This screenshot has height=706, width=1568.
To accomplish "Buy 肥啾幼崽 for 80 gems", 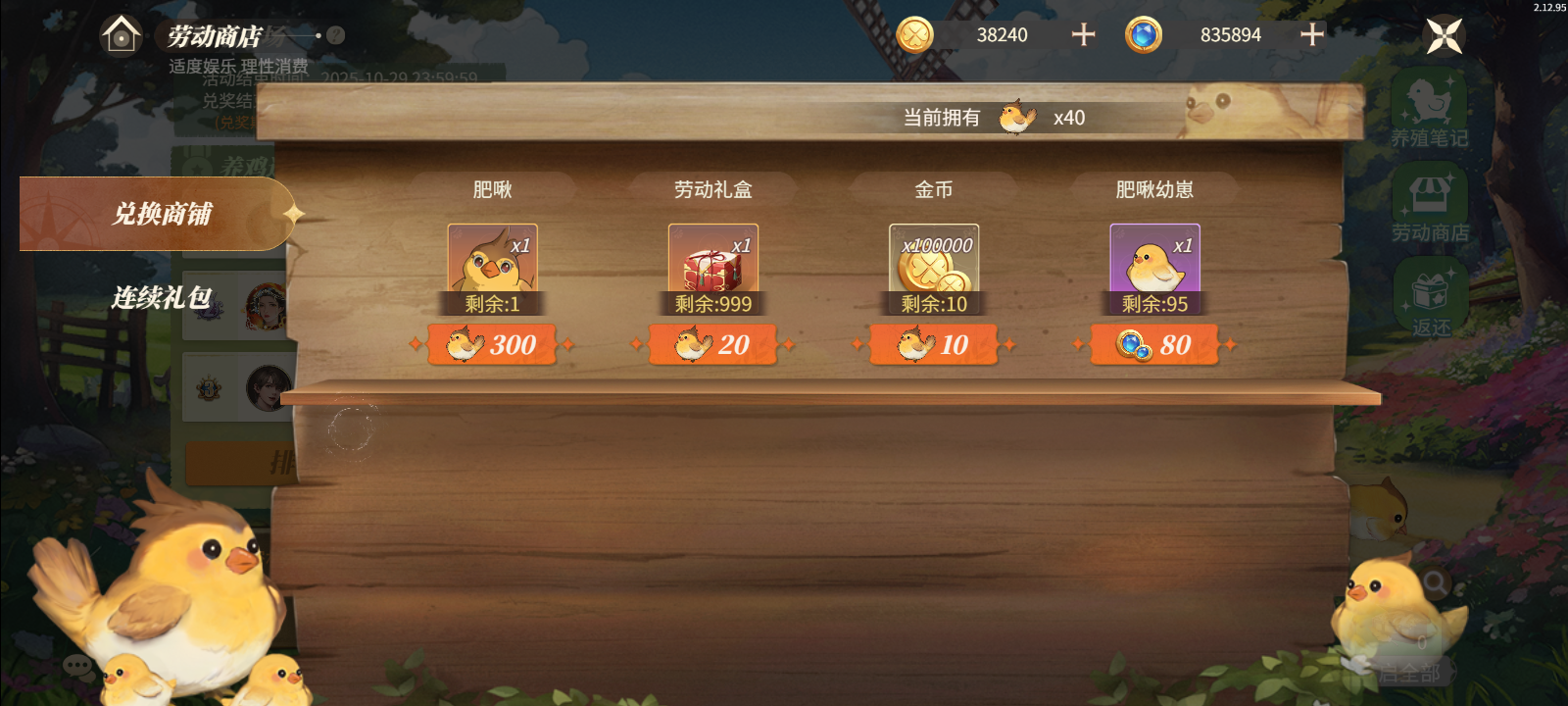I will (1153, 345).
